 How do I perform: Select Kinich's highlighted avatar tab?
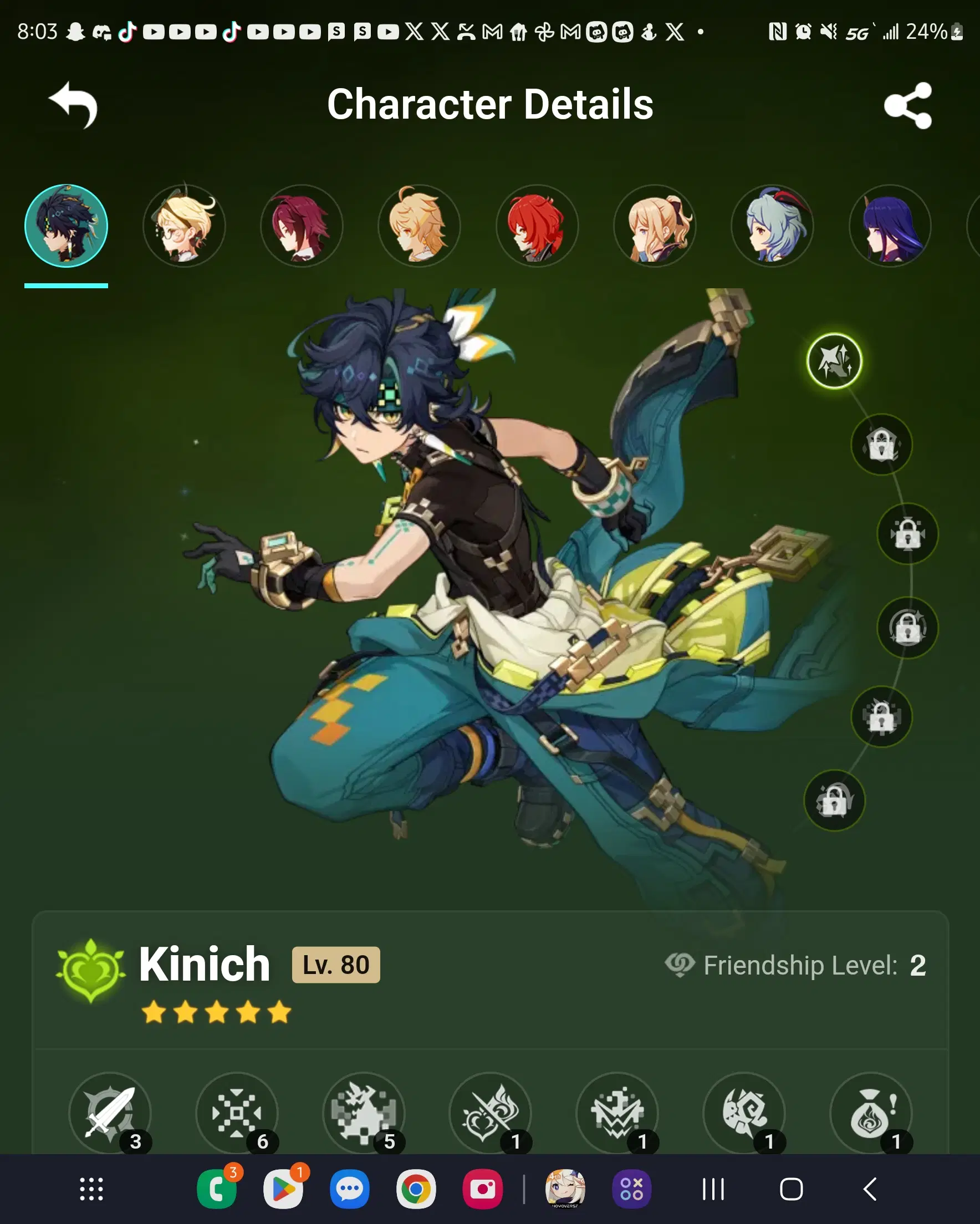(x=67, y=226)
